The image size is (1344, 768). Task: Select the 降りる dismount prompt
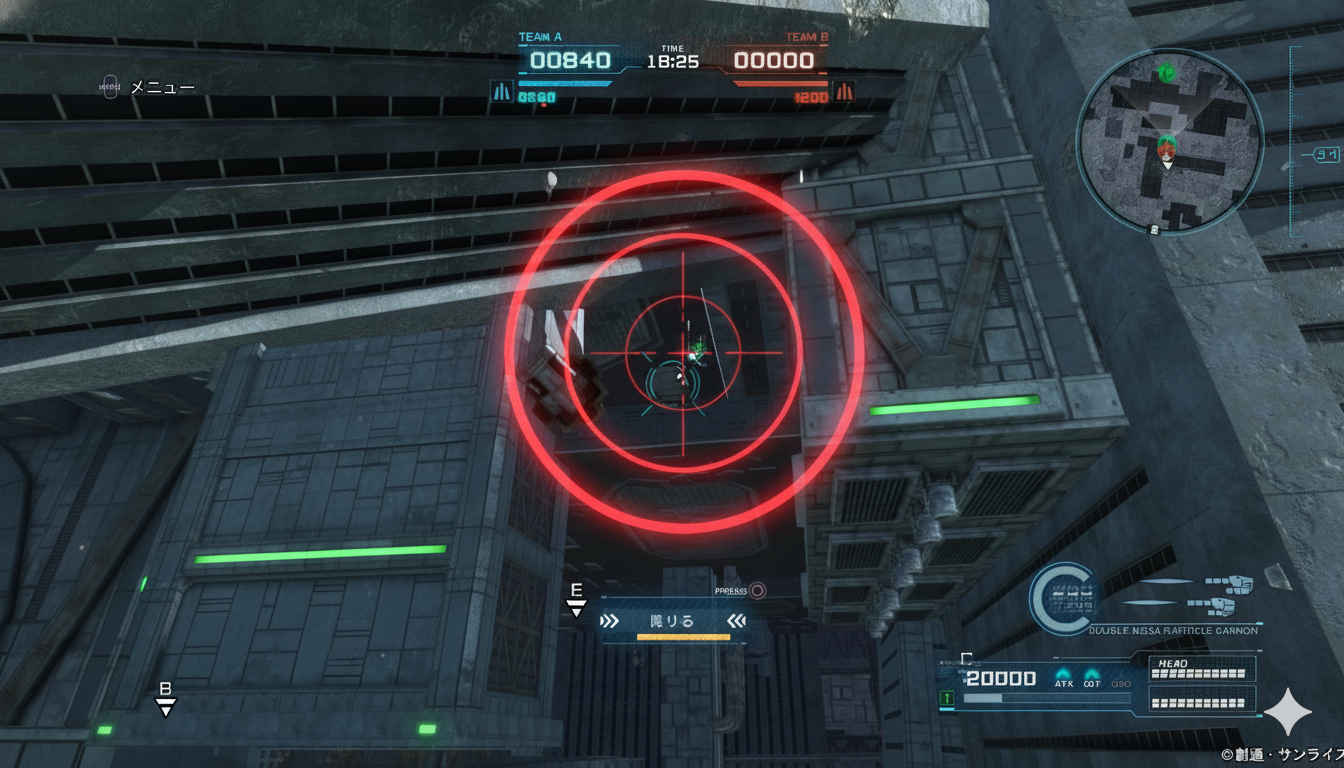click(x=672, y=621)
